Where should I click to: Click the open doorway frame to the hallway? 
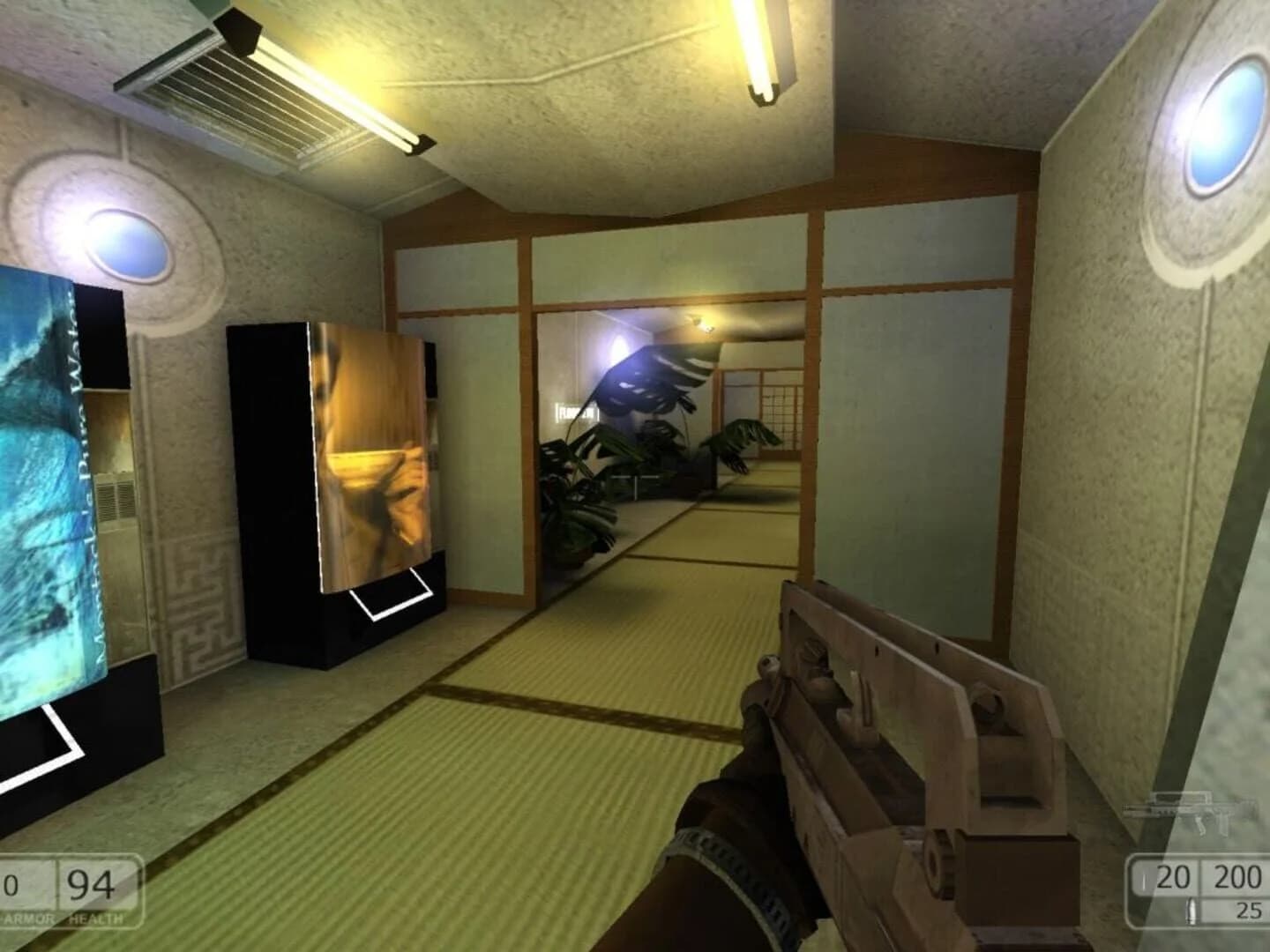tap(534, 423)
